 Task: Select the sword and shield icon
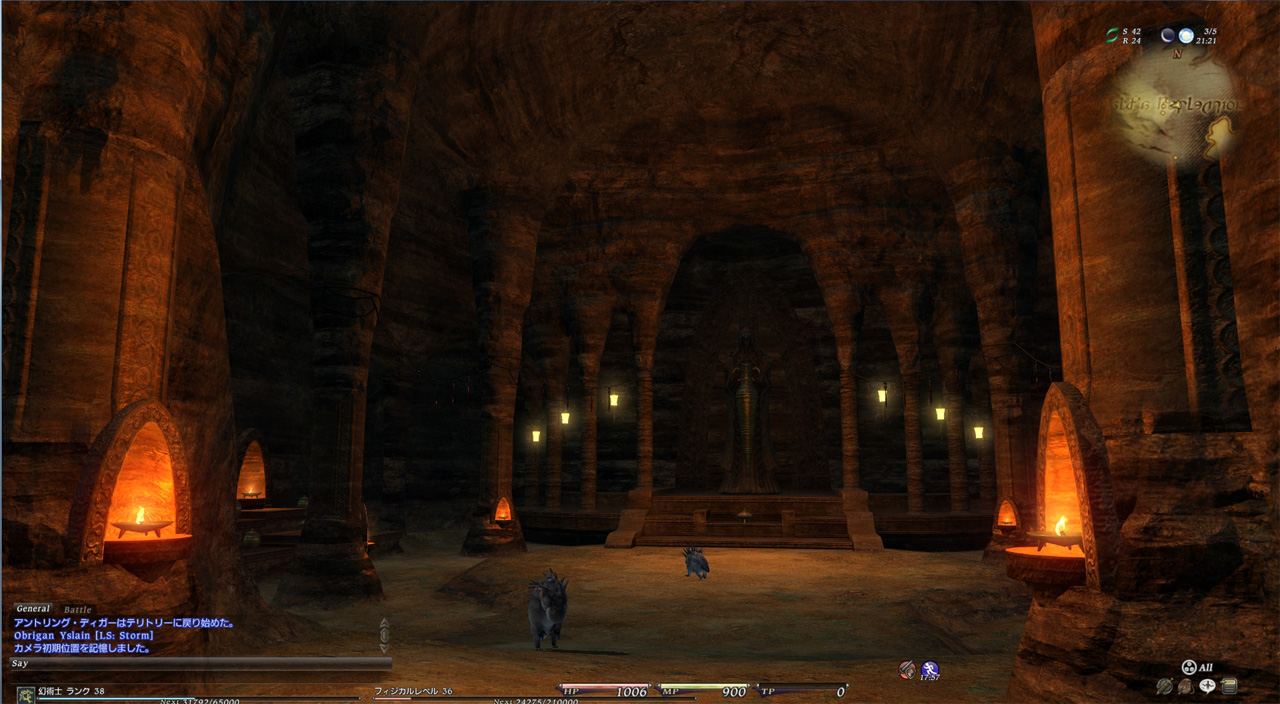1164,686
